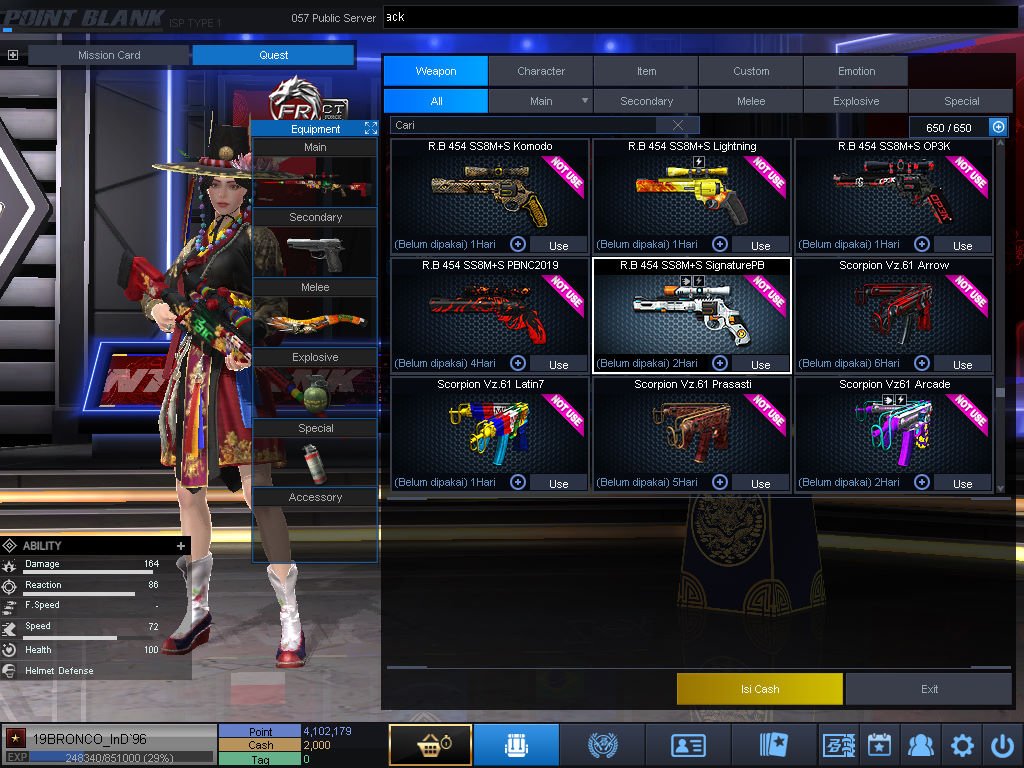Open the Item tab
This screenshot has height=768, width=1024.
click(x=646, y=71)
